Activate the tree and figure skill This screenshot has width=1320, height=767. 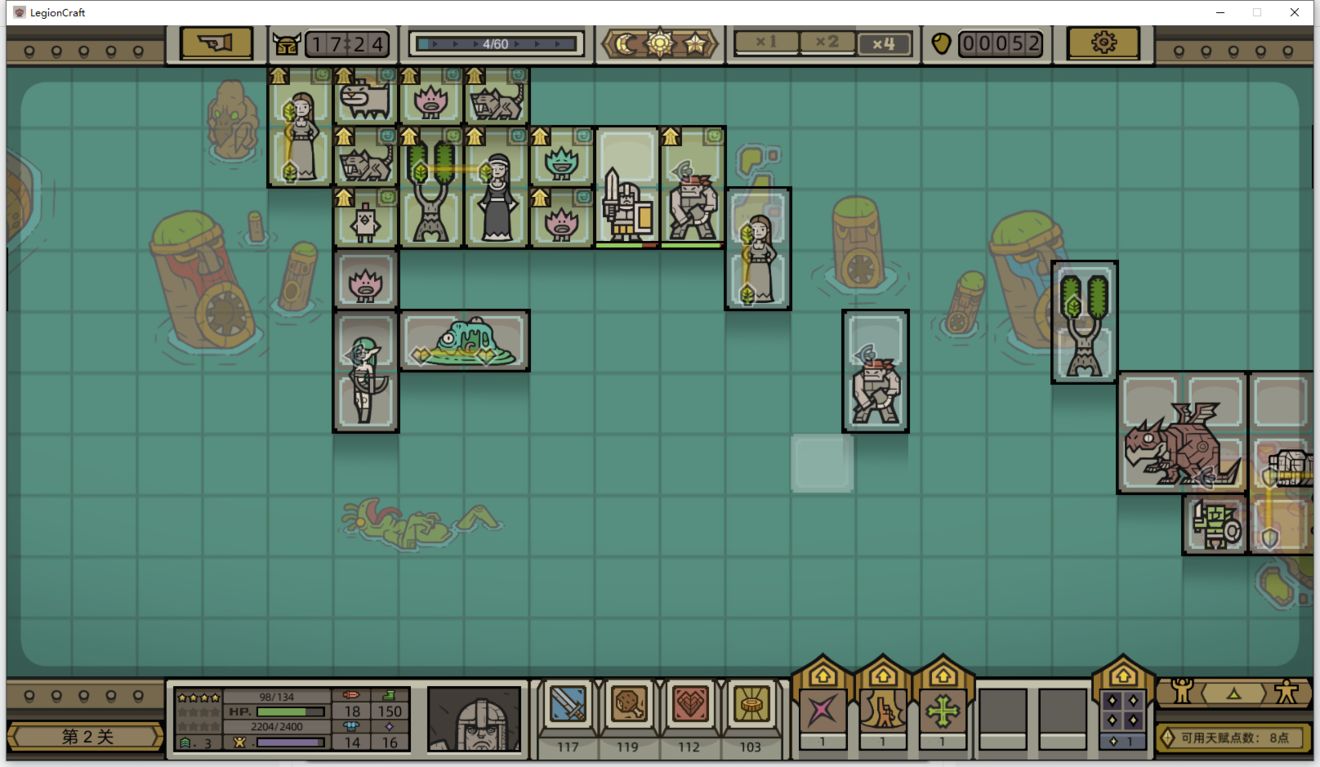(882, 711)
